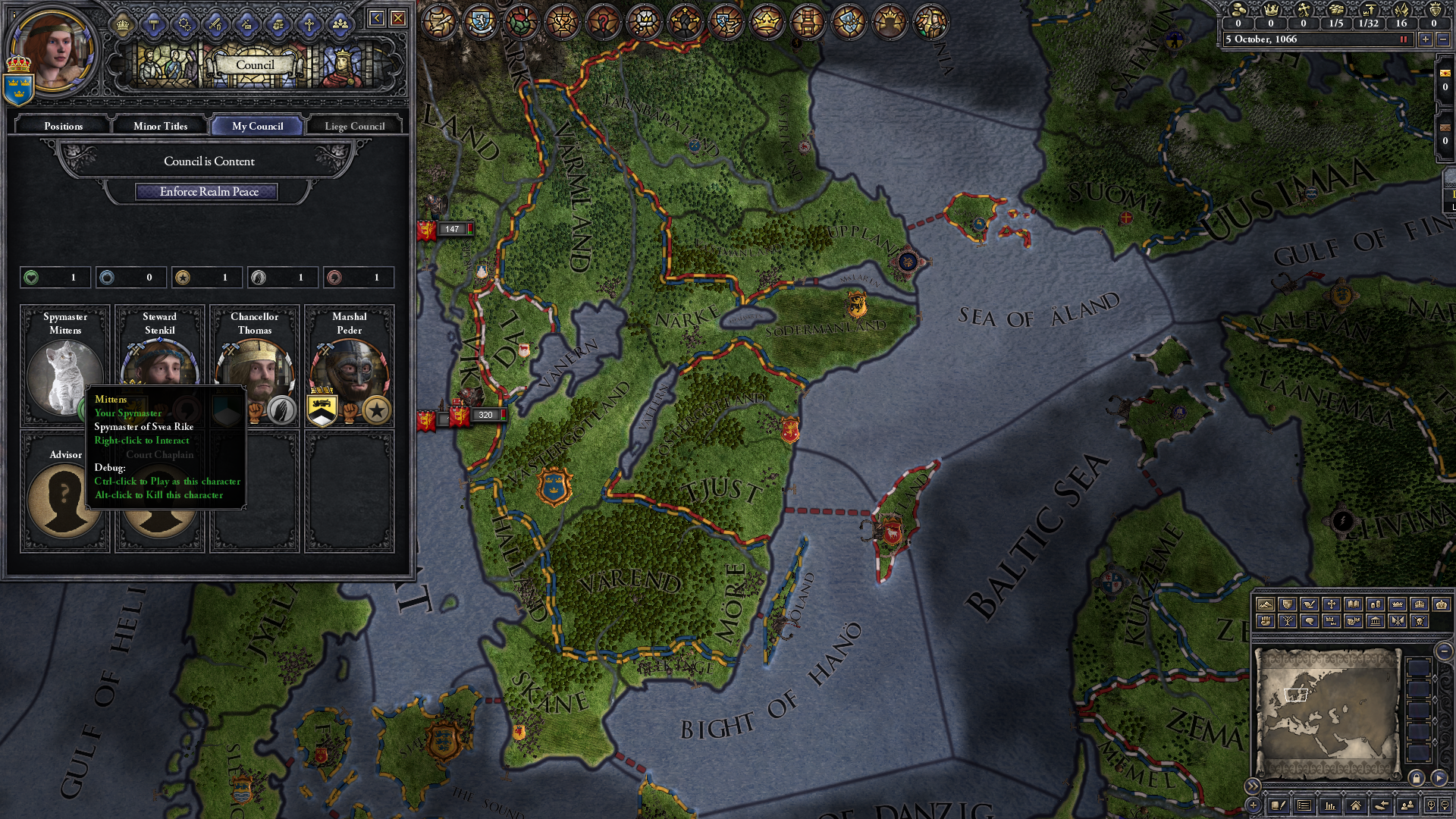
Task: Open the Minor Titles tab
Action: coord(160,126)
